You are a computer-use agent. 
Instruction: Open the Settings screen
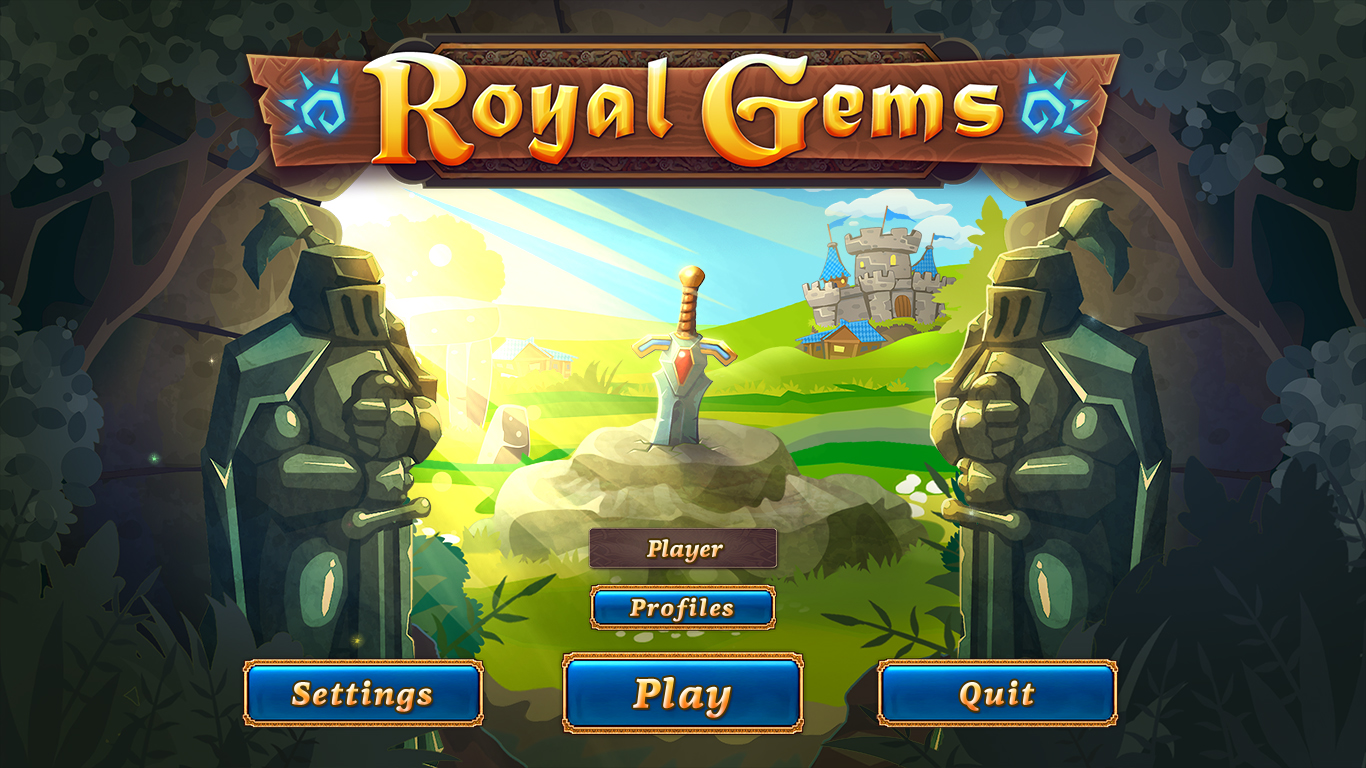coord(364,691)
